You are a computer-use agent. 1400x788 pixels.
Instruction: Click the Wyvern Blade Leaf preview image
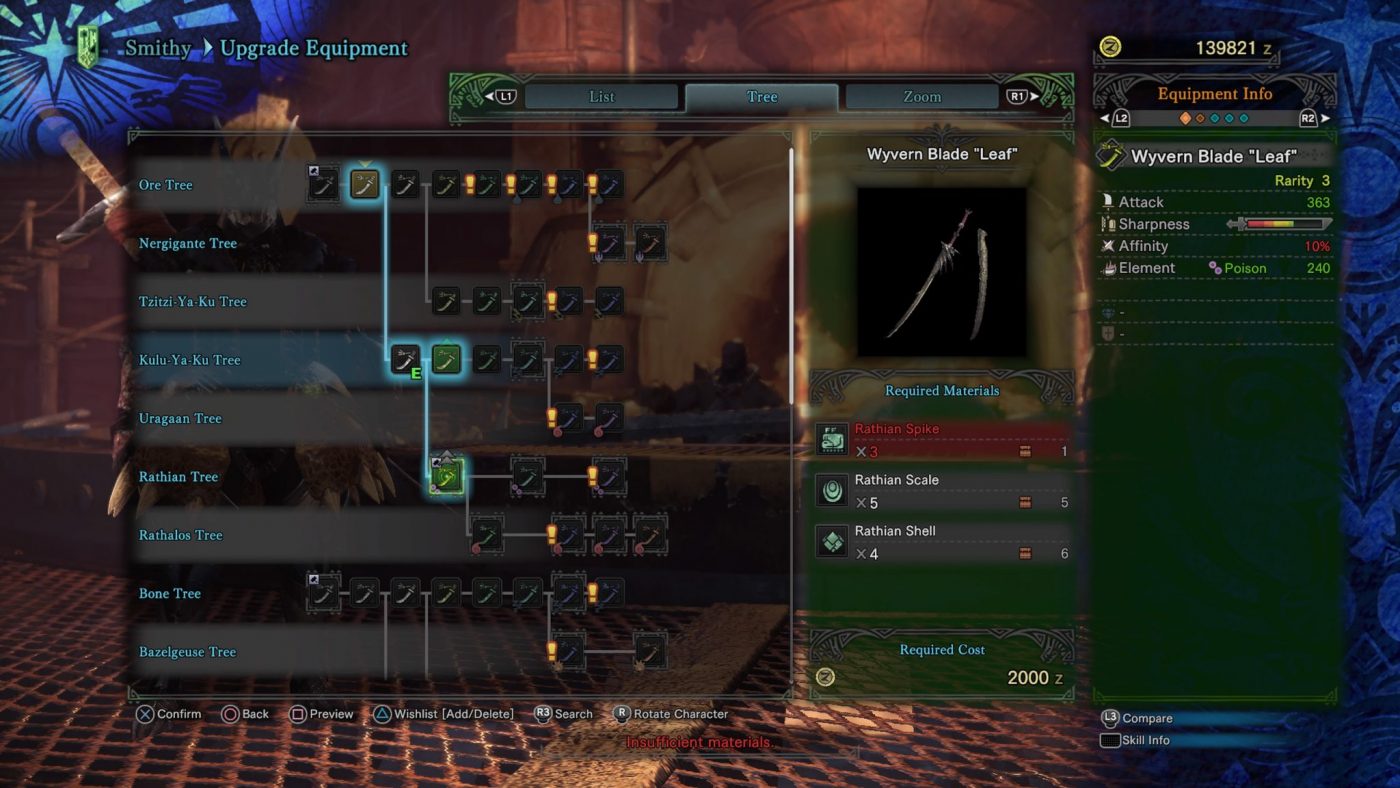click(x=941, y=272)
